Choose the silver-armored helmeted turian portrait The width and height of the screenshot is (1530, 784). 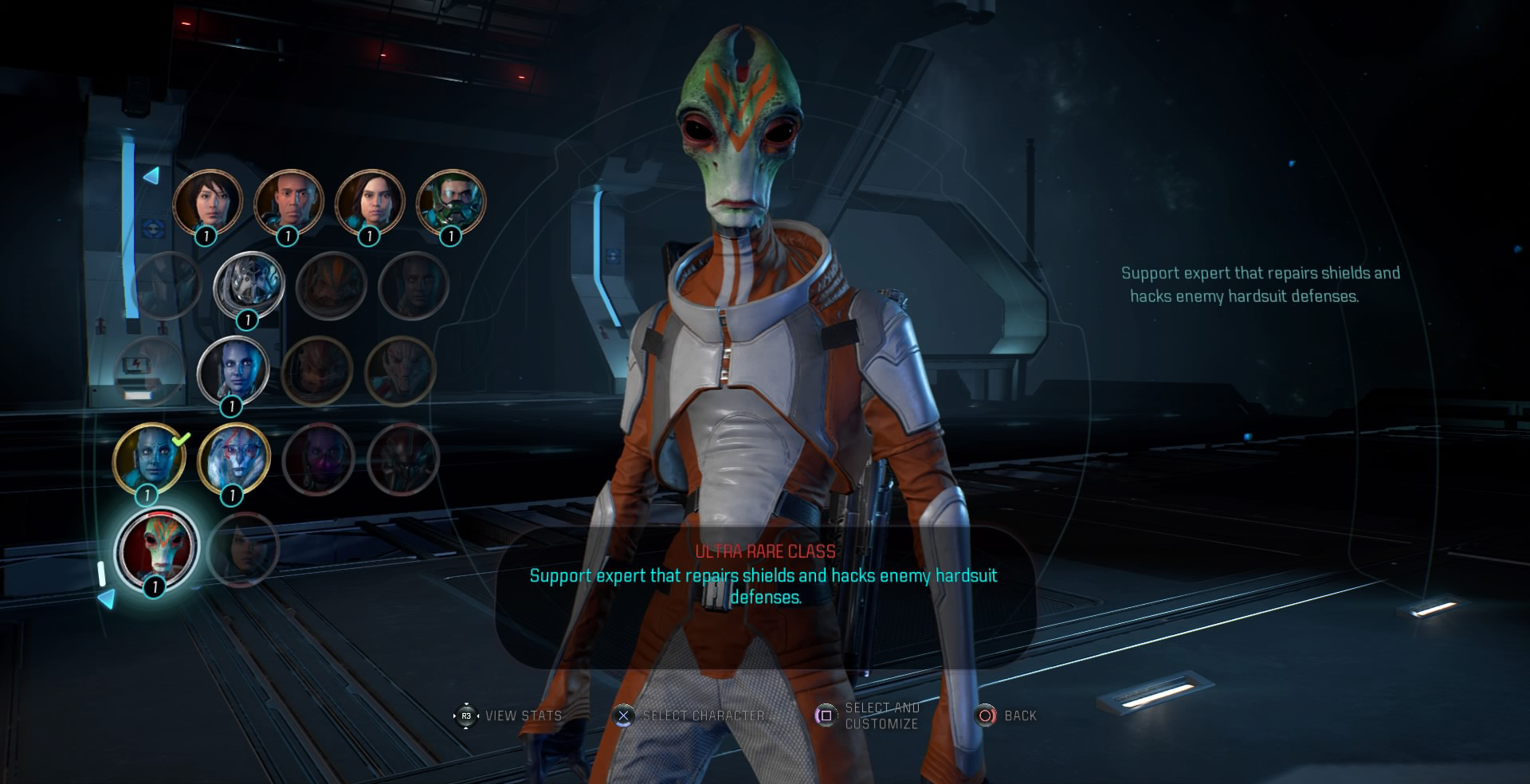[249, 285]
